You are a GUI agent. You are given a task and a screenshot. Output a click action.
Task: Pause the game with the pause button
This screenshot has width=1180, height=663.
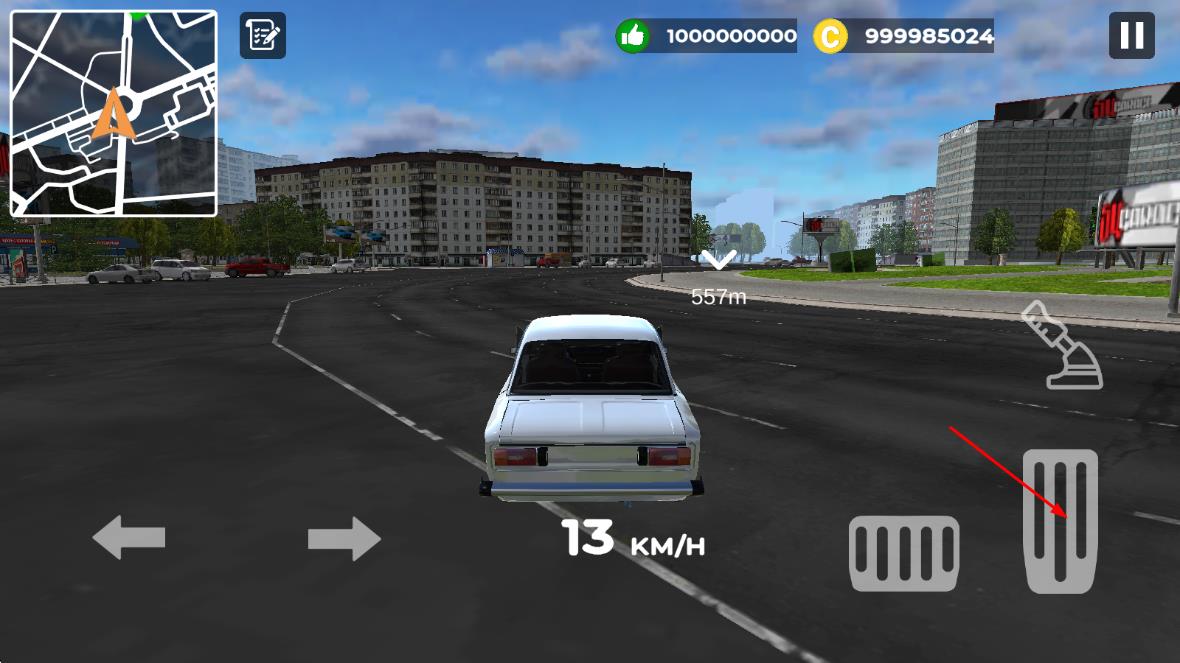(1131, 36)
